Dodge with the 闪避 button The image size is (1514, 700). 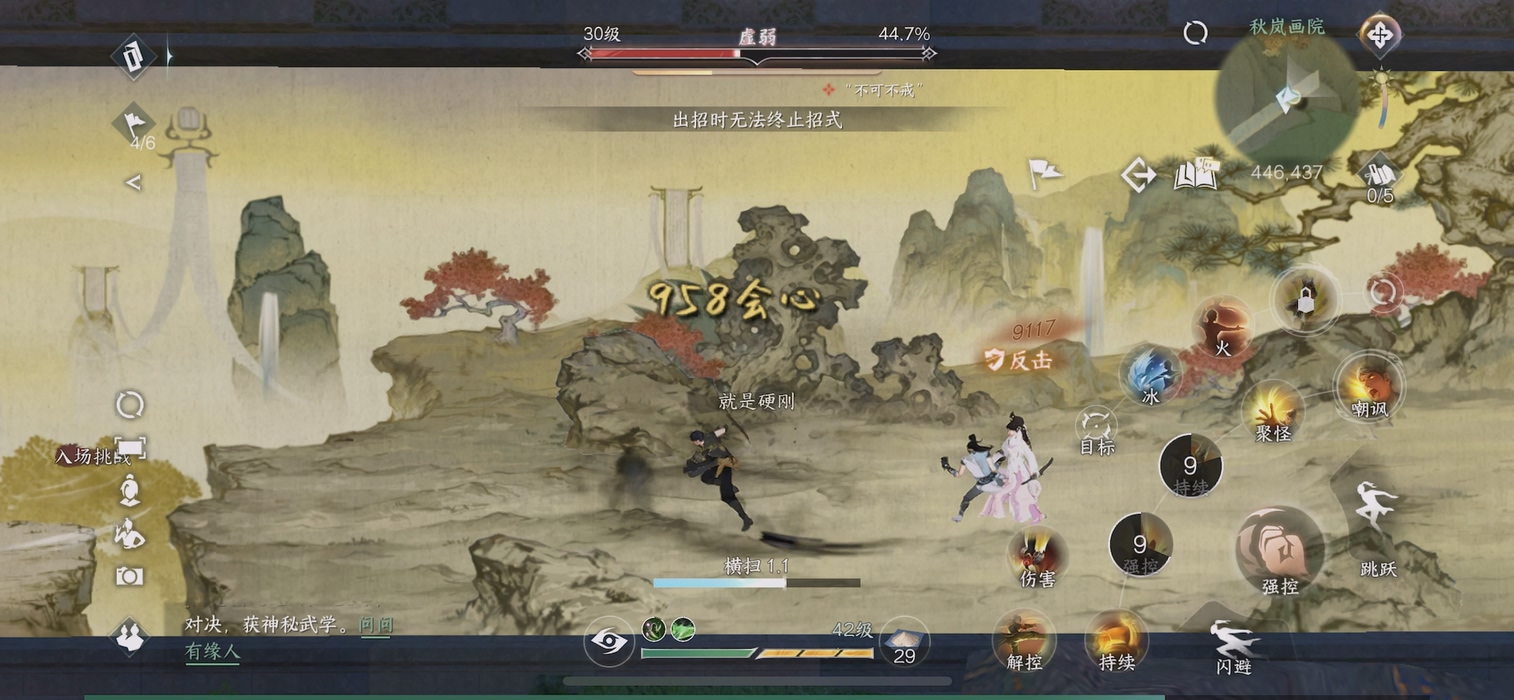coord(1233,643)
